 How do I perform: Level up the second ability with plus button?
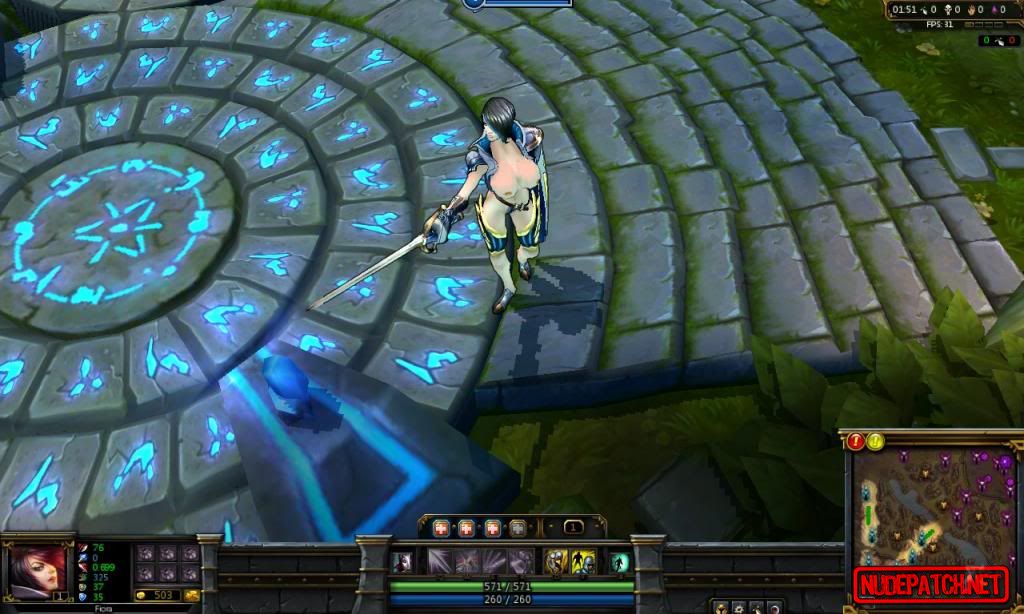[x=467, y=528]
